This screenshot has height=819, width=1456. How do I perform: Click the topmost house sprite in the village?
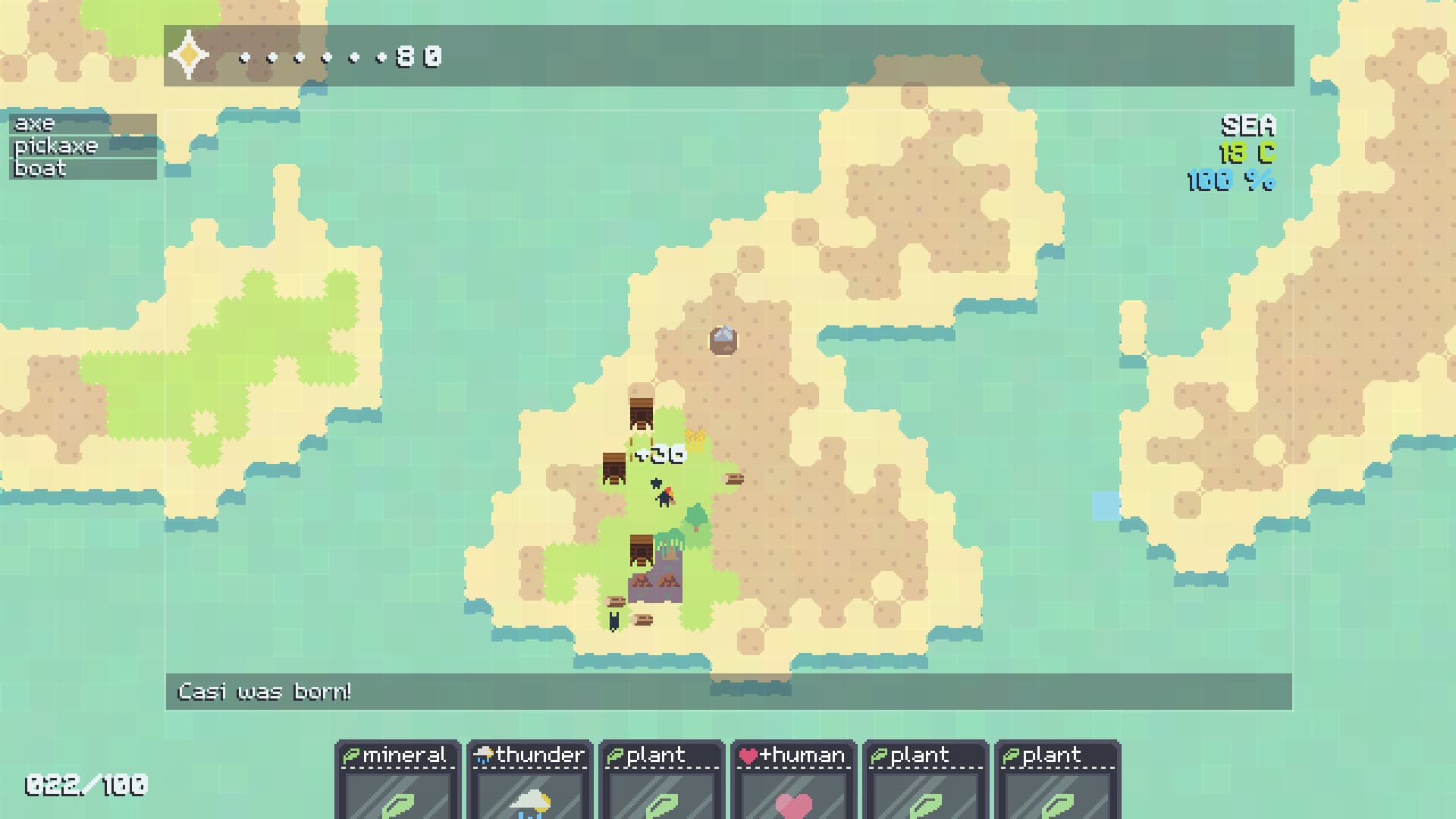tap(641, 413)
